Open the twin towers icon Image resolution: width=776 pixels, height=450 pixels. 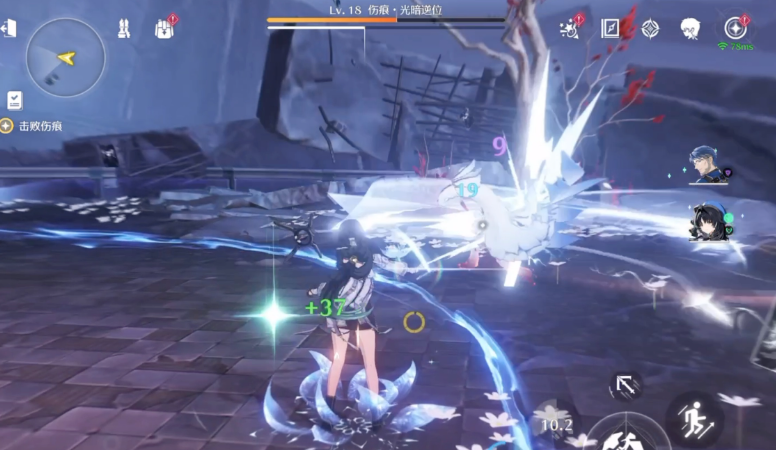124,28
